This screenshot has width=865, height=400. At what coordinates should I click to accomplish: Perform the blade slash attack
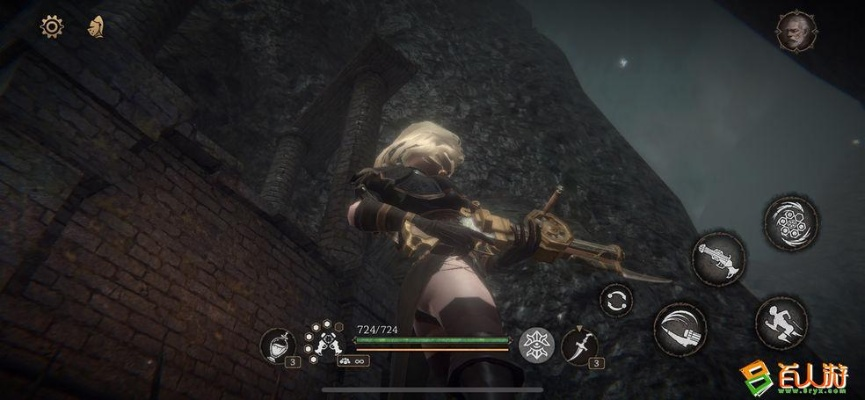pos(681,329)
